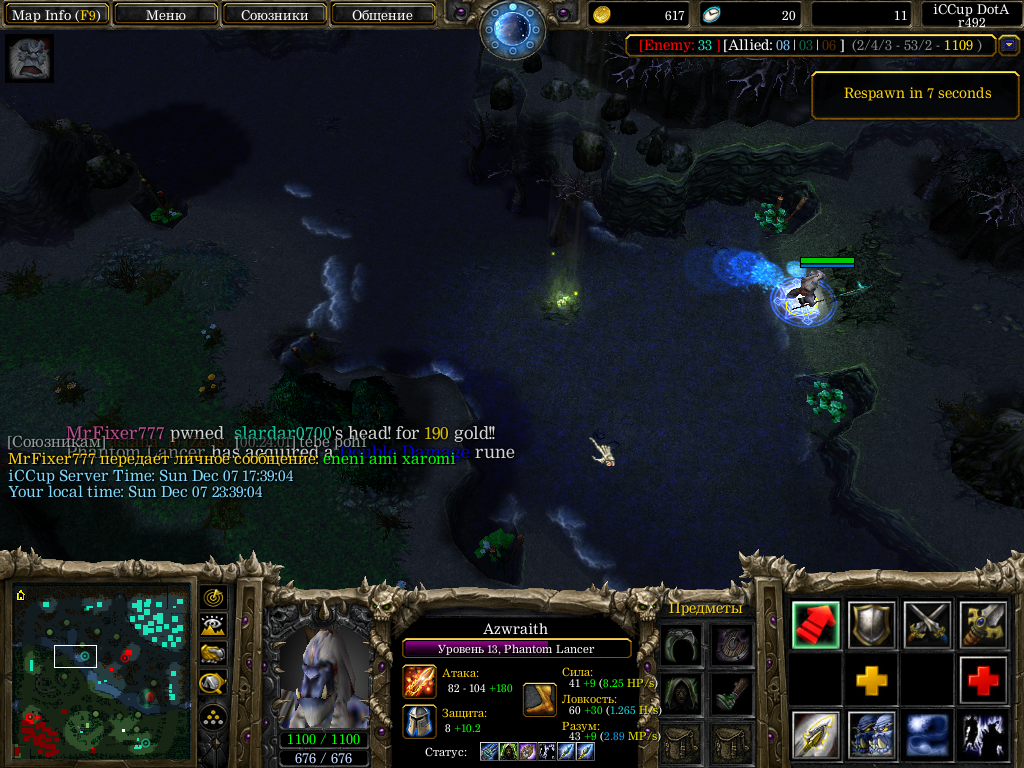Screen dimensions: 1024x768
Task: Click the formation toggle button with five dots
Action: click(213, 716)
